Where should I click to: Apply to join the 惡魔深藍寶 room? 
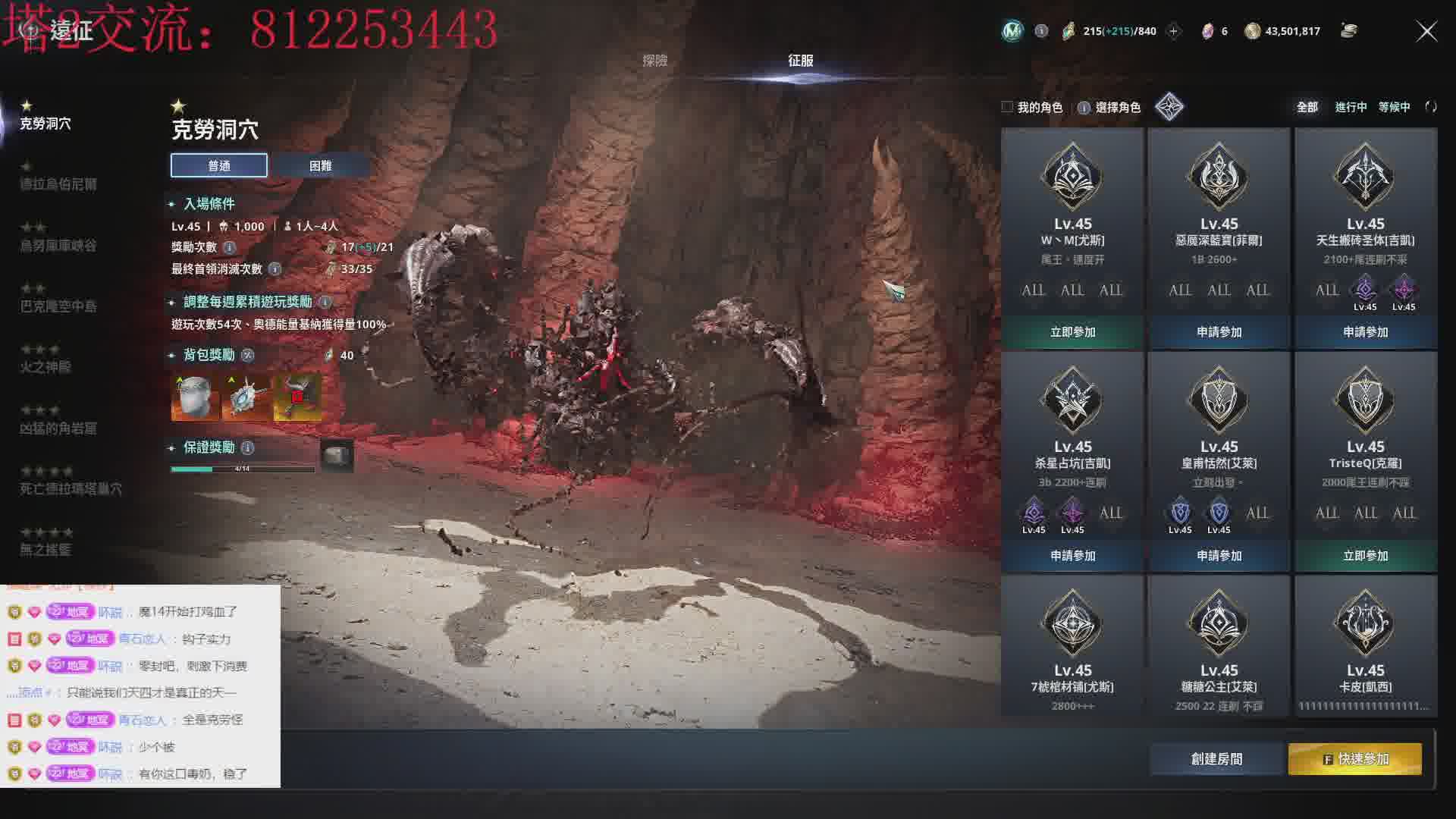pos(1219,332)
